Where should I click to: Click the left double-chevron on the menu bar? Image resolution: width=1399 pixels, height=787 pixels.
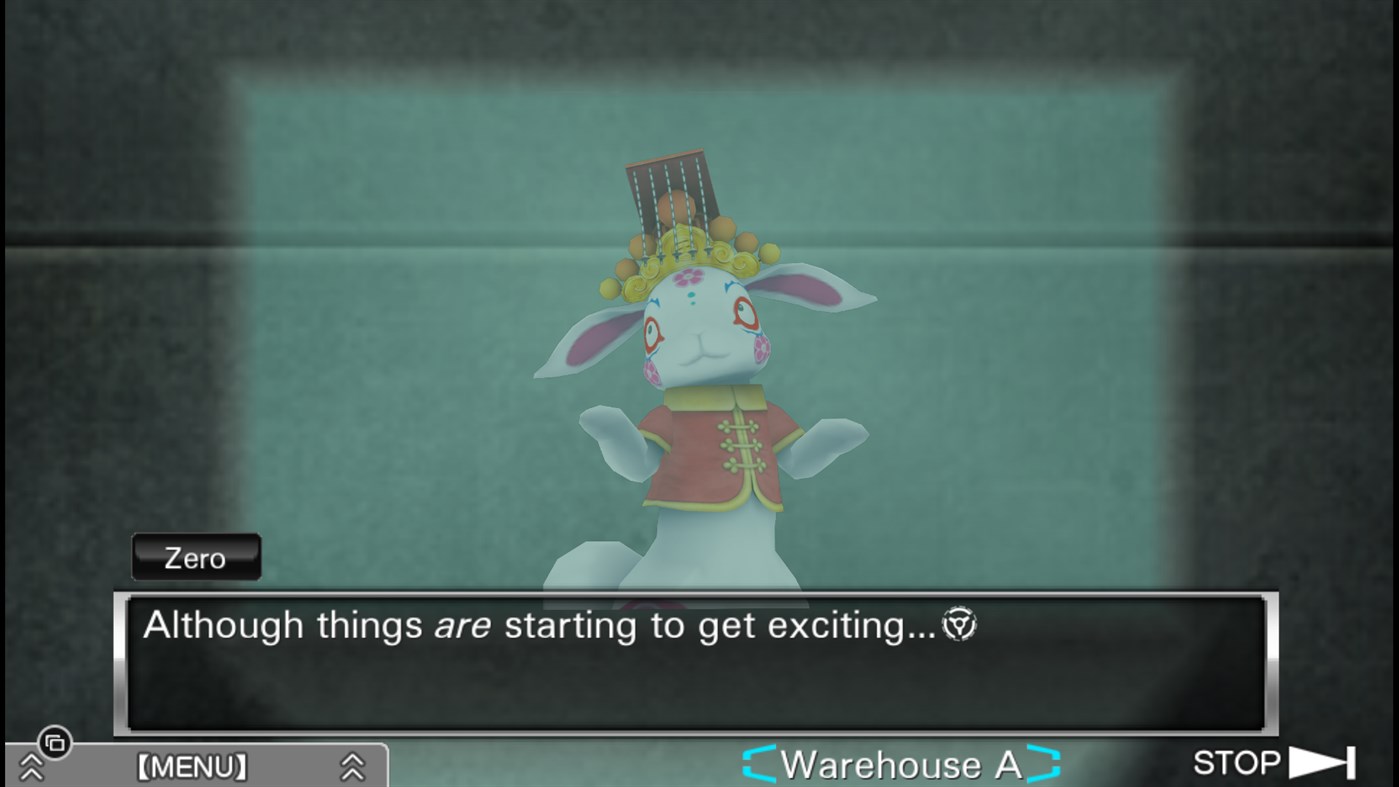33,768
